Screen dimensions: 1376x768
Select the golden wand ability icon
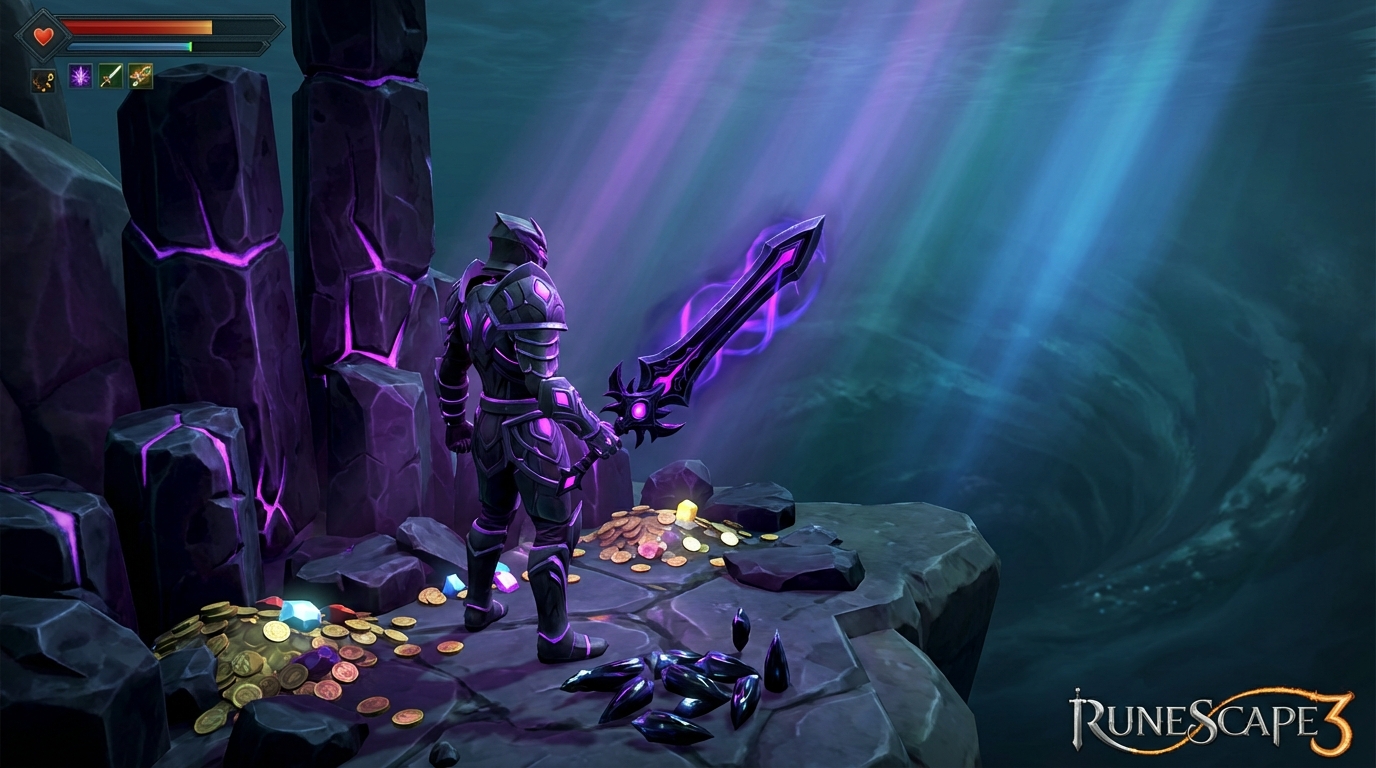coord(141,77)
